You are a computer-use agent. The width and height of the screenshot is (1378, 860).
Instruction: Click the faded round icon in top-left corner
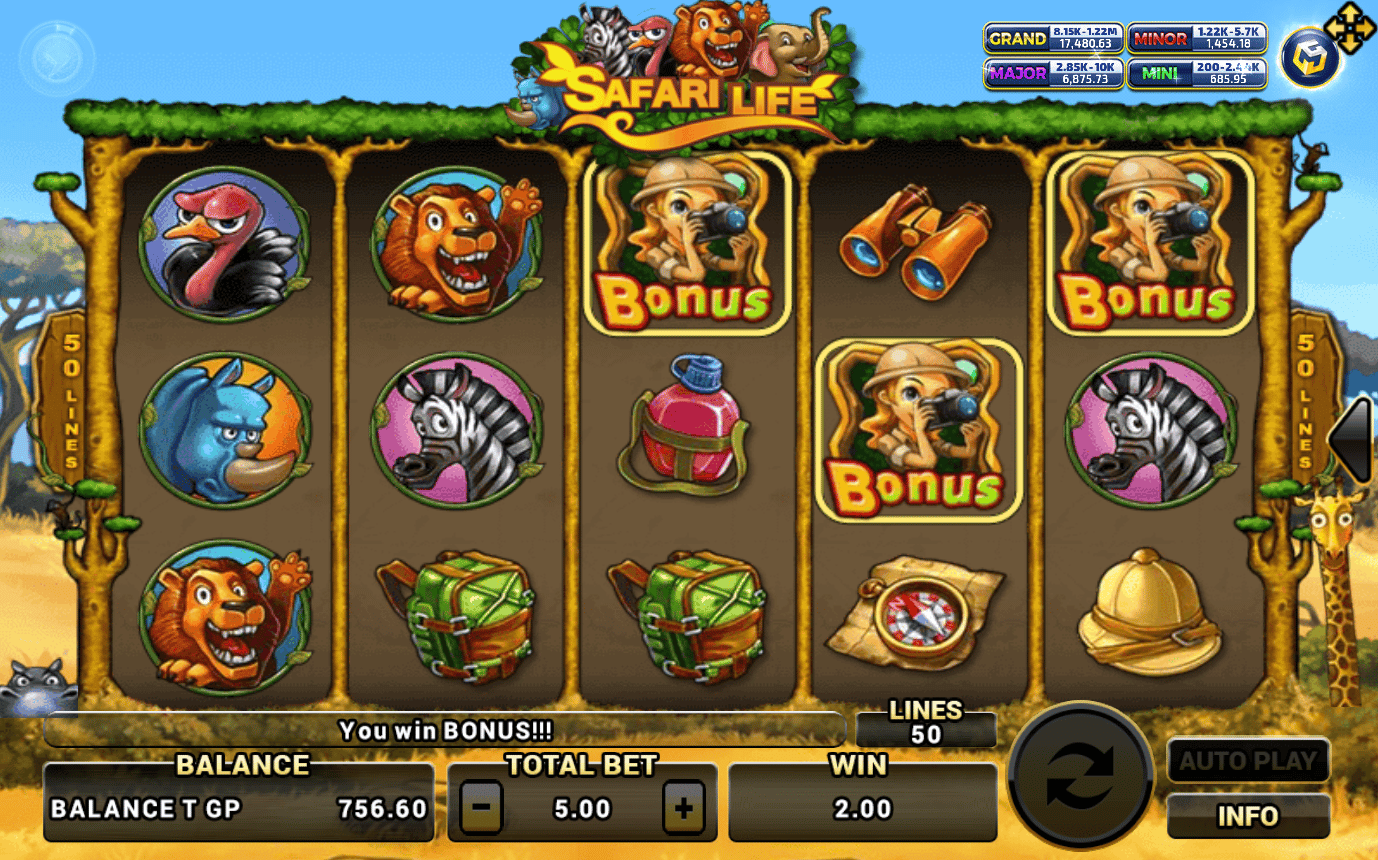pos(57,59)
